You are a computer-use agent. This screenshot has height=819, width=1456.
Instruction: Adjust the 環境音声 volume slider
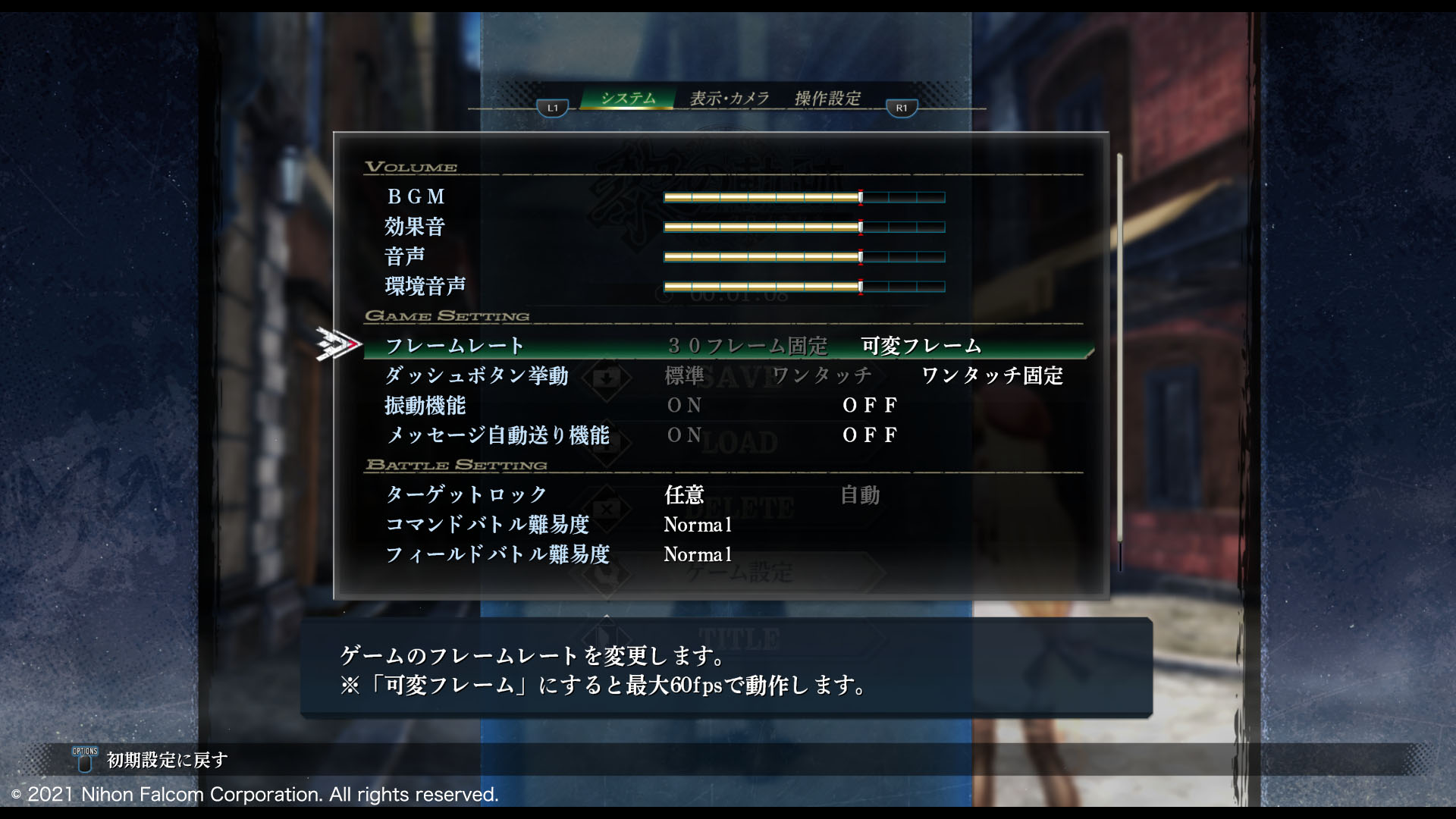pos(804,287)
